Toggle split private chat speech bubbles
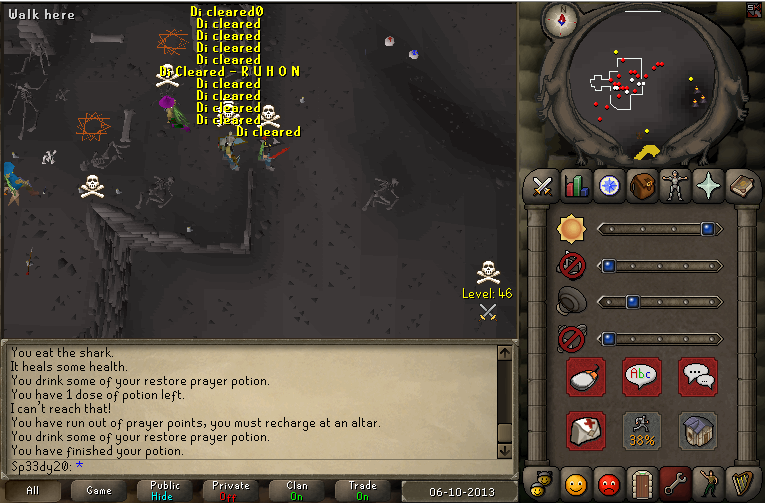 click(x=697, y=377)
